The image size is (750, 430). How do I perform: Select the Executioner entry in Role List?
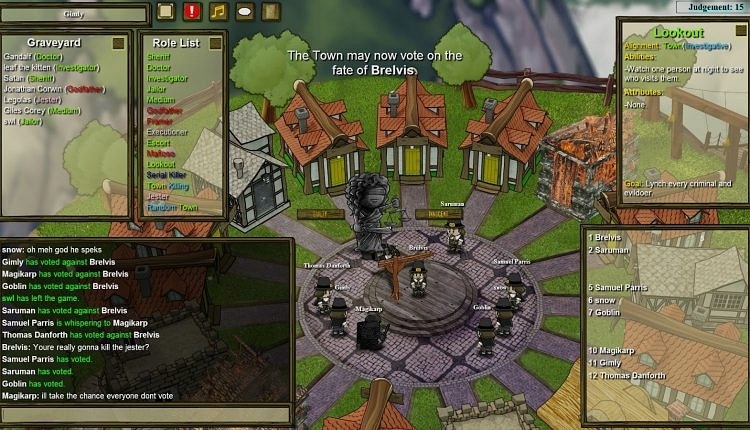167,132
